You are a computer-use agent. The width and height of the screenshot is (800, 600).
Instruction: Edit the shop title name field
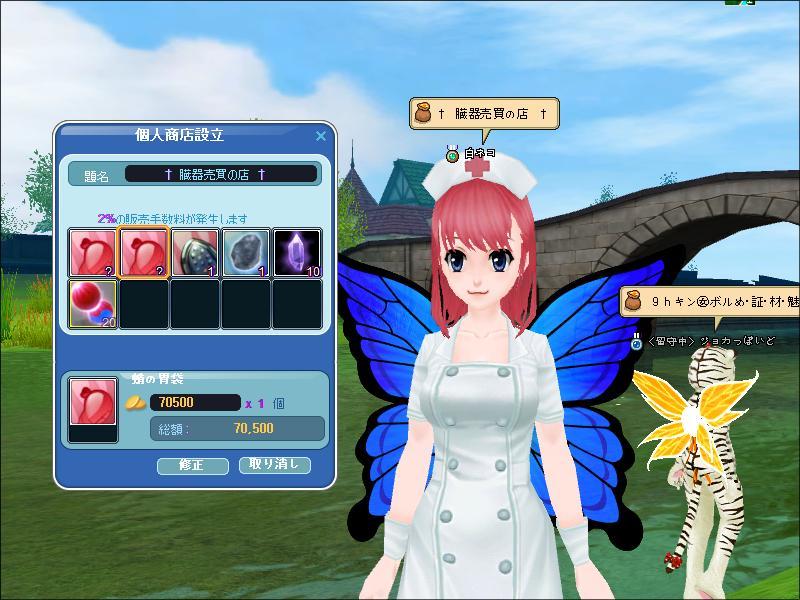pos(220,174)
